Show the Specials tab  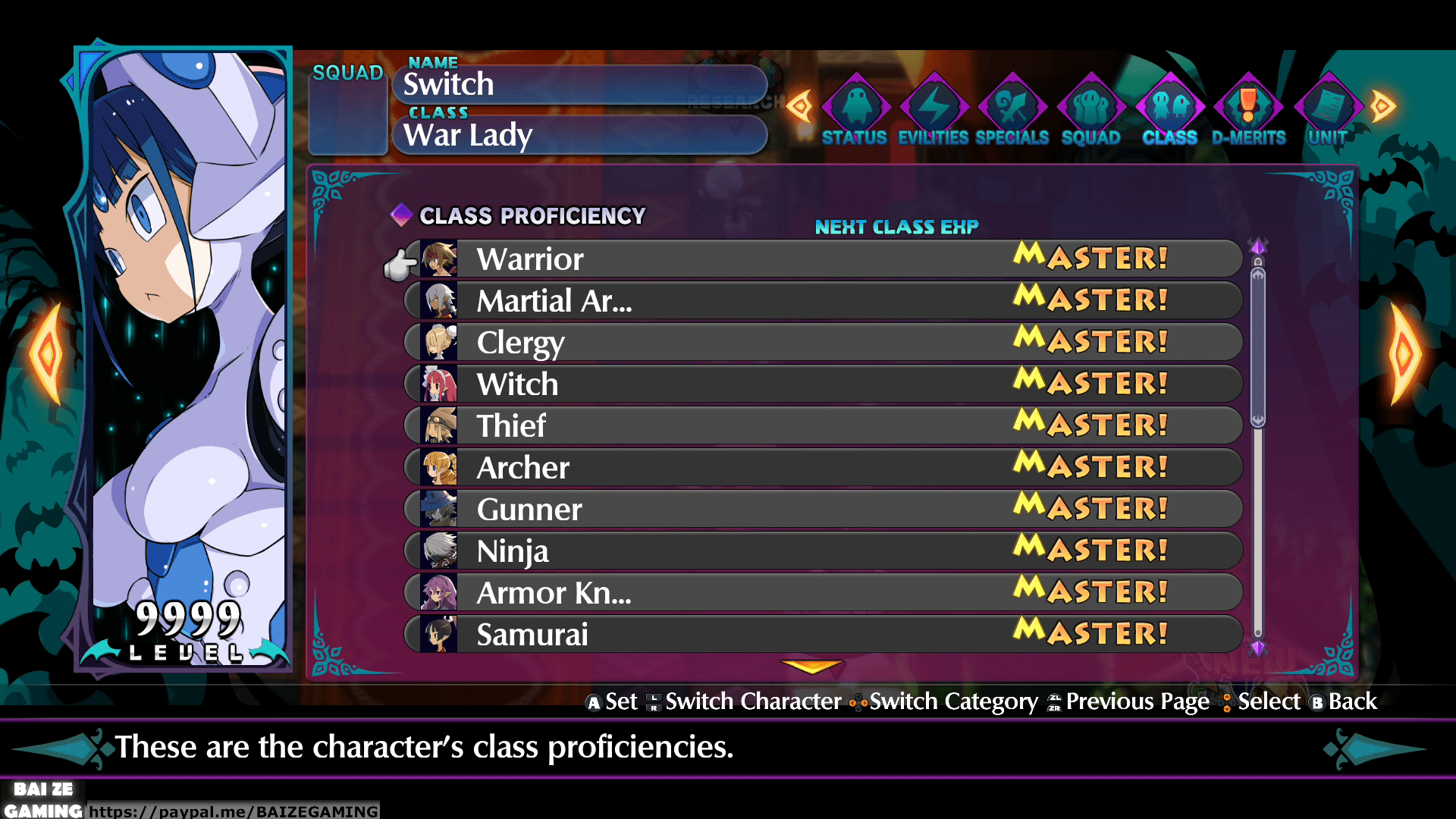click(x=1012, y=111)
